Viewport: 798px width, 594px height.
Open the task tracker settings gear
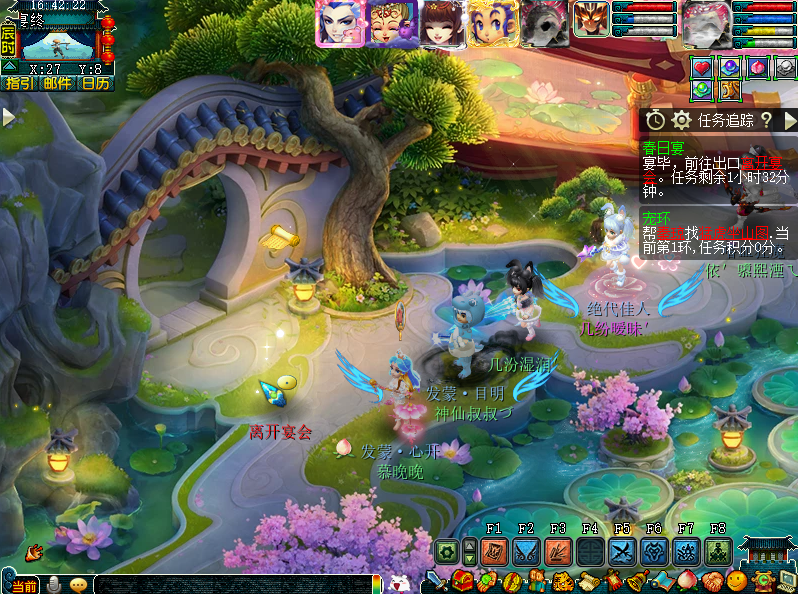coord(682,120)
